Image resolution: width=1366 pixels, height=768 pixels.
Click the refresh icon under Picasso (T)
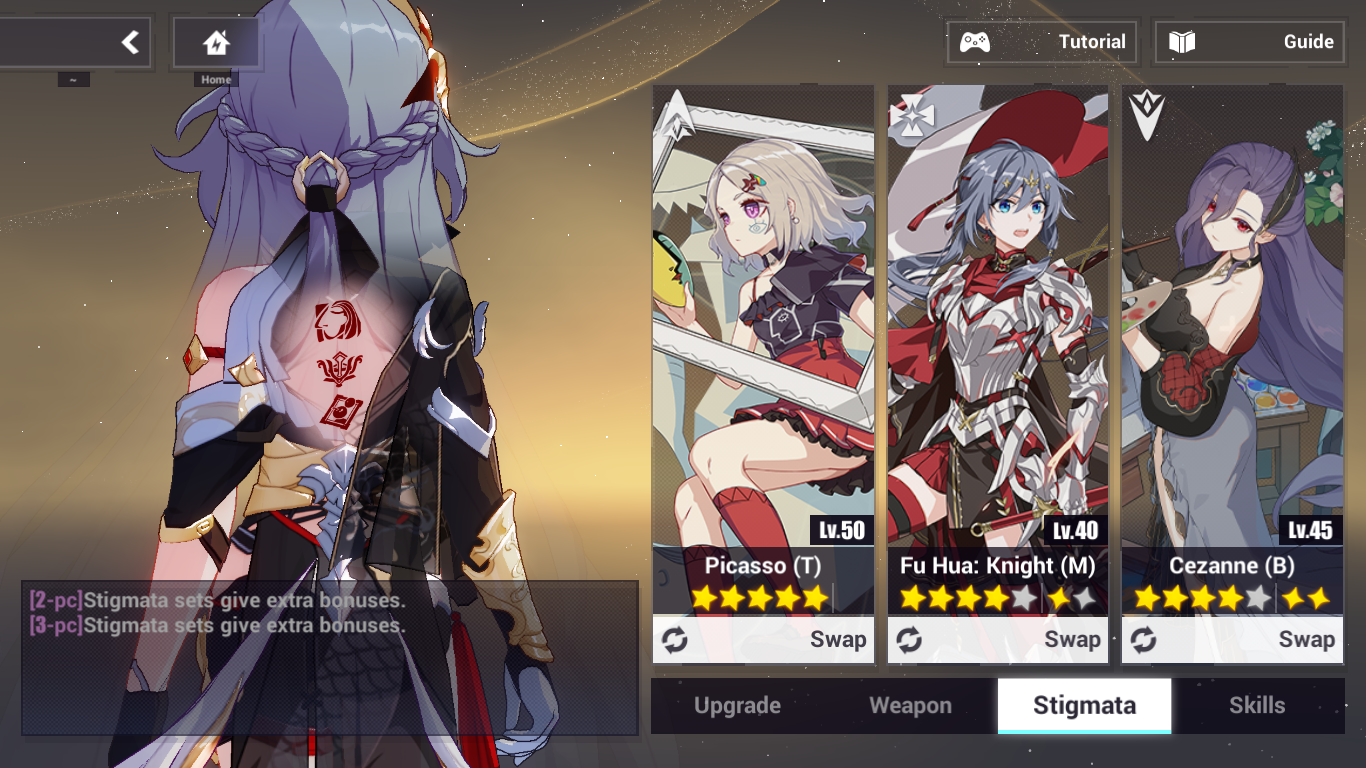click(674, 639)
